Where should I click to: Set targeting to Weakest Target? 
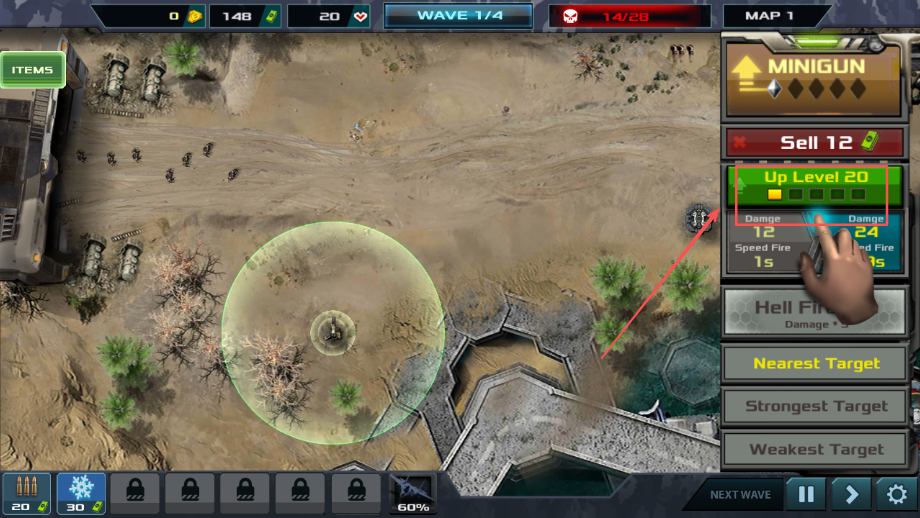816,449
